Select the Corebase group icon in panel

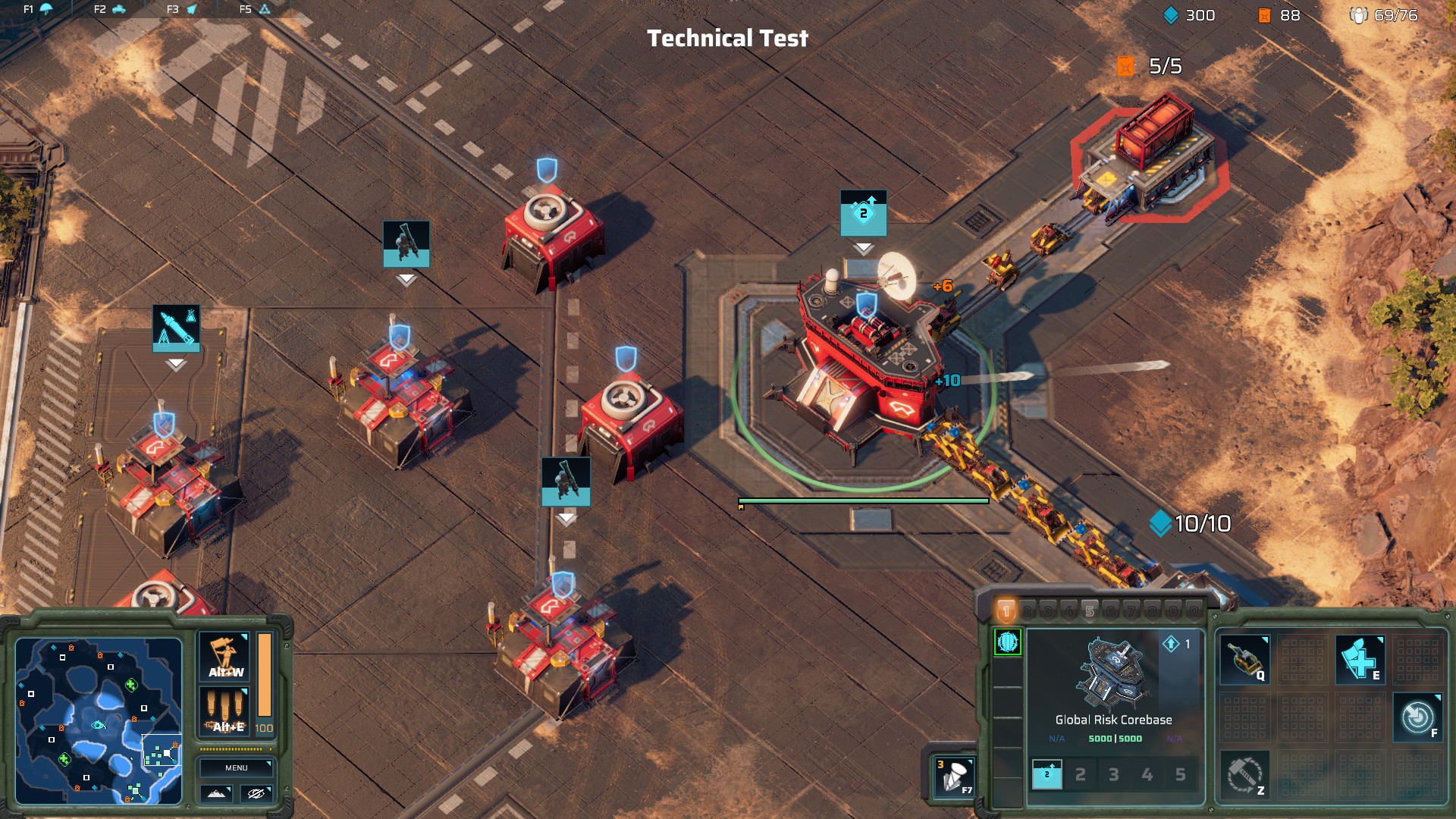point(1008,642)
